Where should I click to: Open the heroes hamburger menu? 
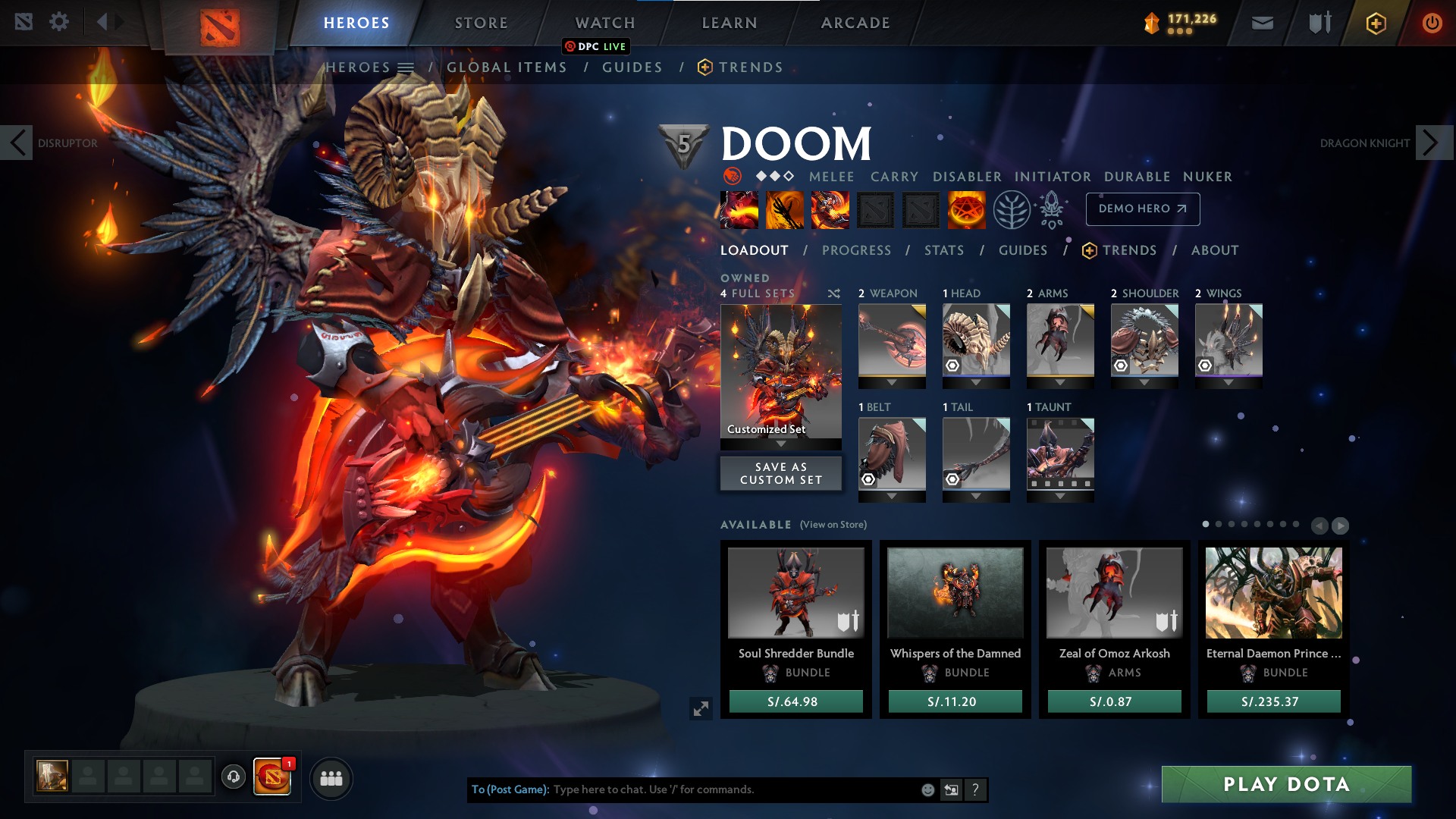(x=406, y=67)
